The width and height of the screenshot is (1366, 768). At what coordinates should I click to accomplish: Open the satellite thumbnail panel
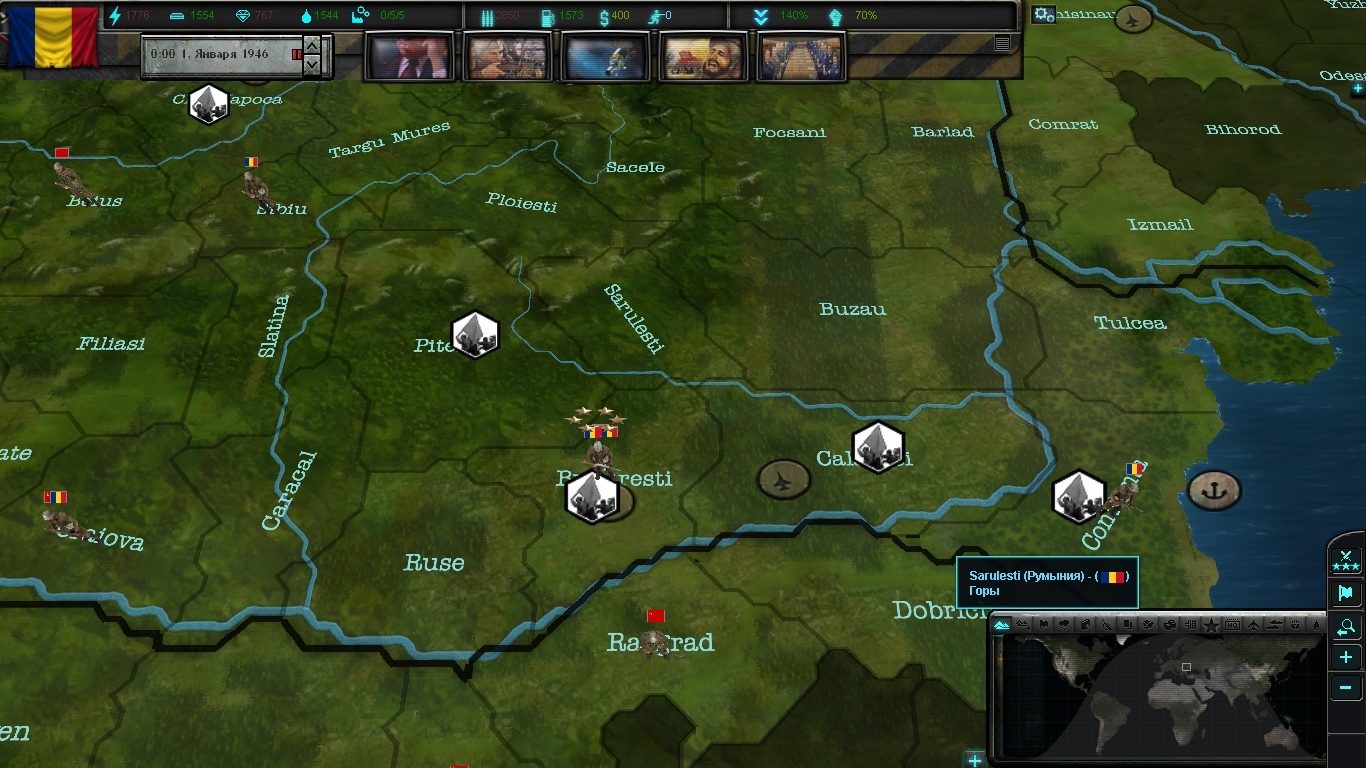point(605,56)
